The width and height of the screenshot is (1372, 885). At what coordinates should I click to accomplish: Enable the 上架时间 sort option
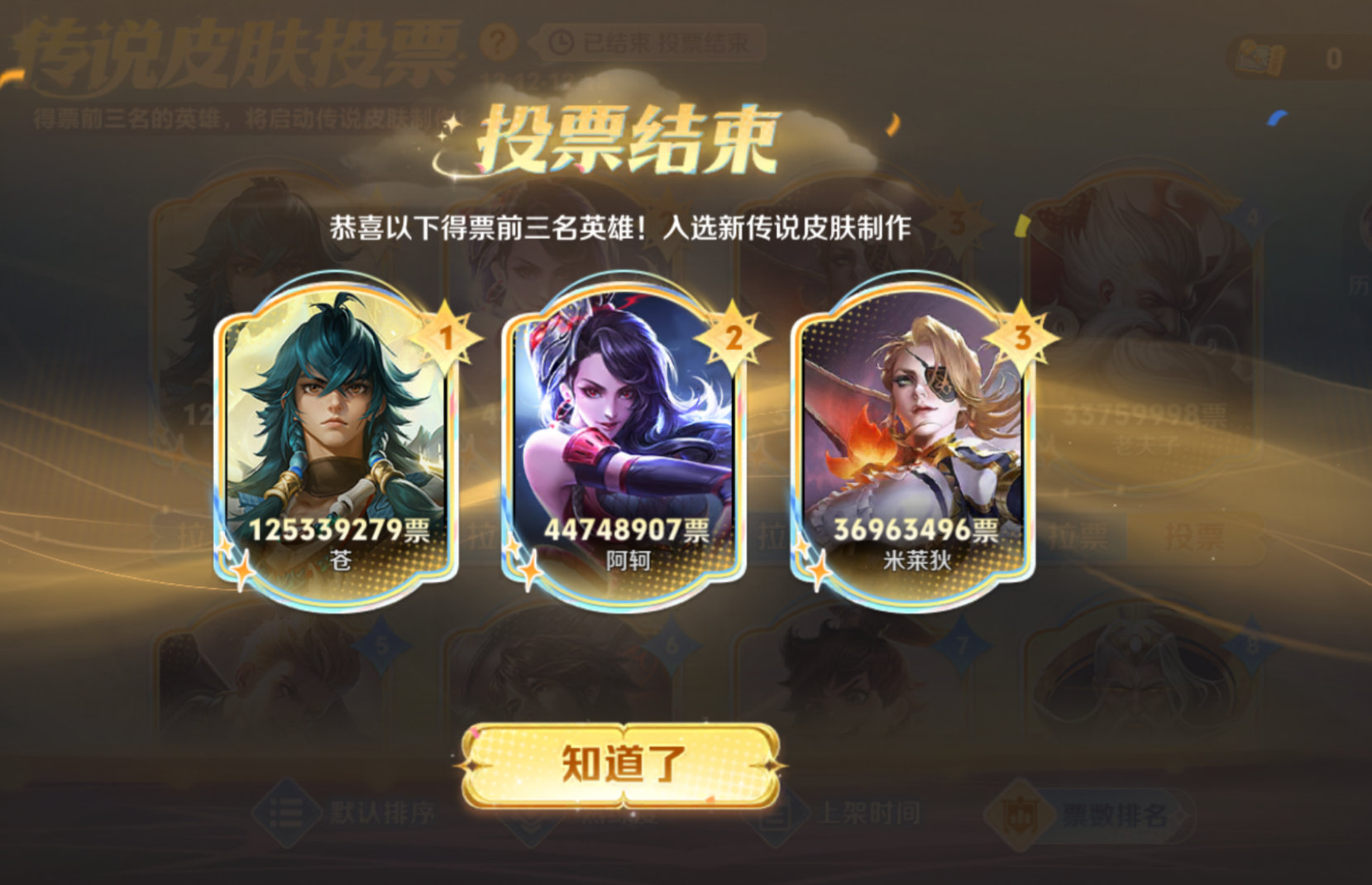coord(869,814)
